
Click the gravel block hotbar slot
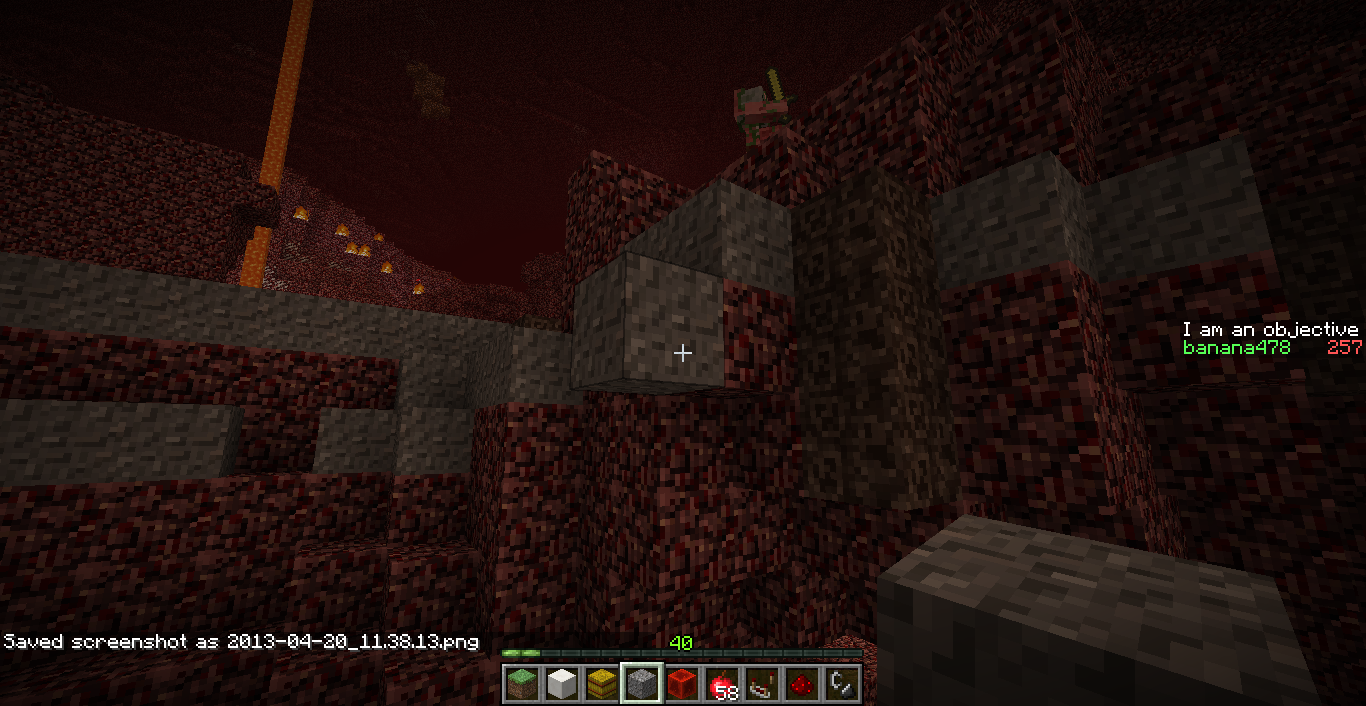coord(642,684)
